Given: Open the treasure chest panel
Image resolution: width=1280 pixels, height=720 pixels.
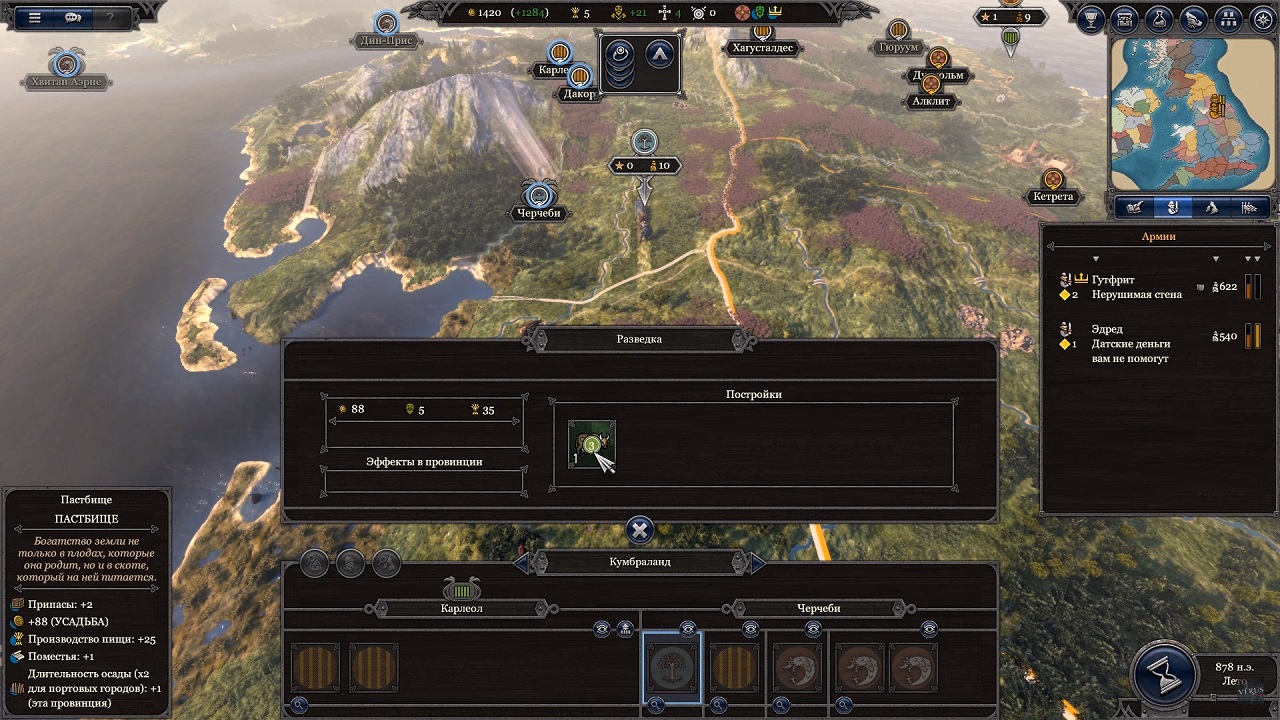Looking at the screenshot, I should click(x=1126, y=18).
